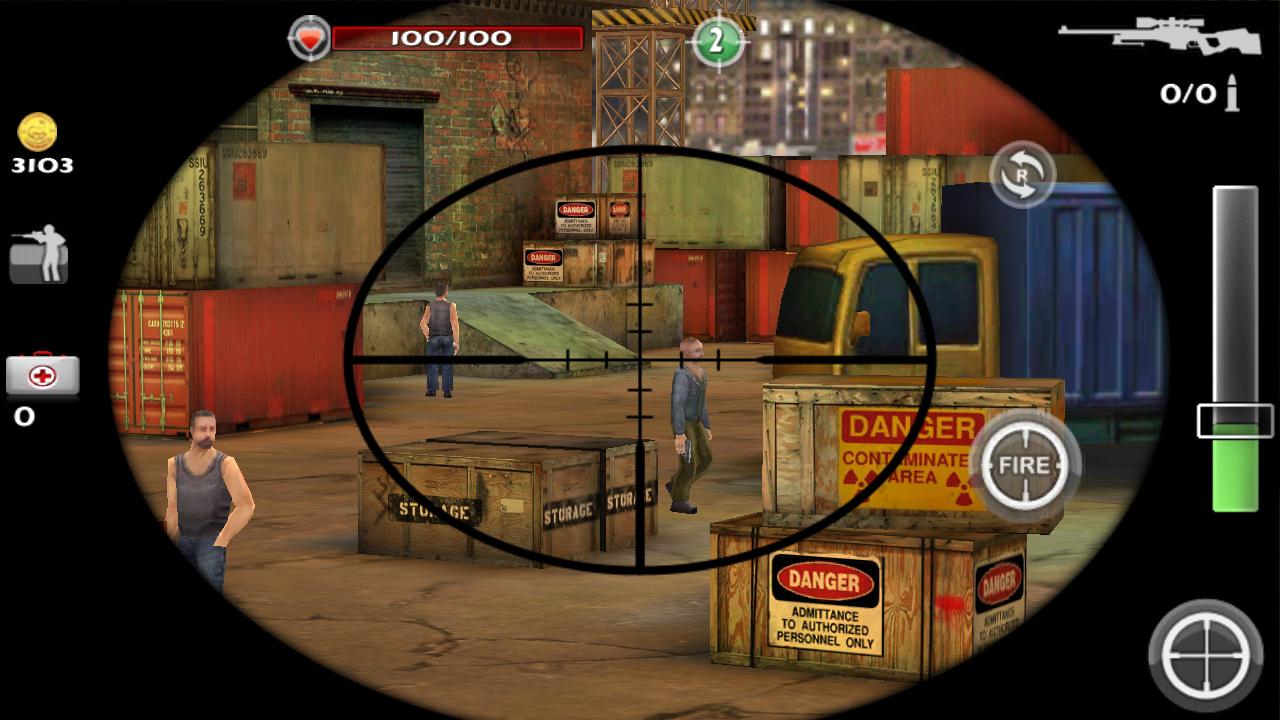Toggle the crosshair scope button
The image size is (1280, 720).
[1206, 655]
